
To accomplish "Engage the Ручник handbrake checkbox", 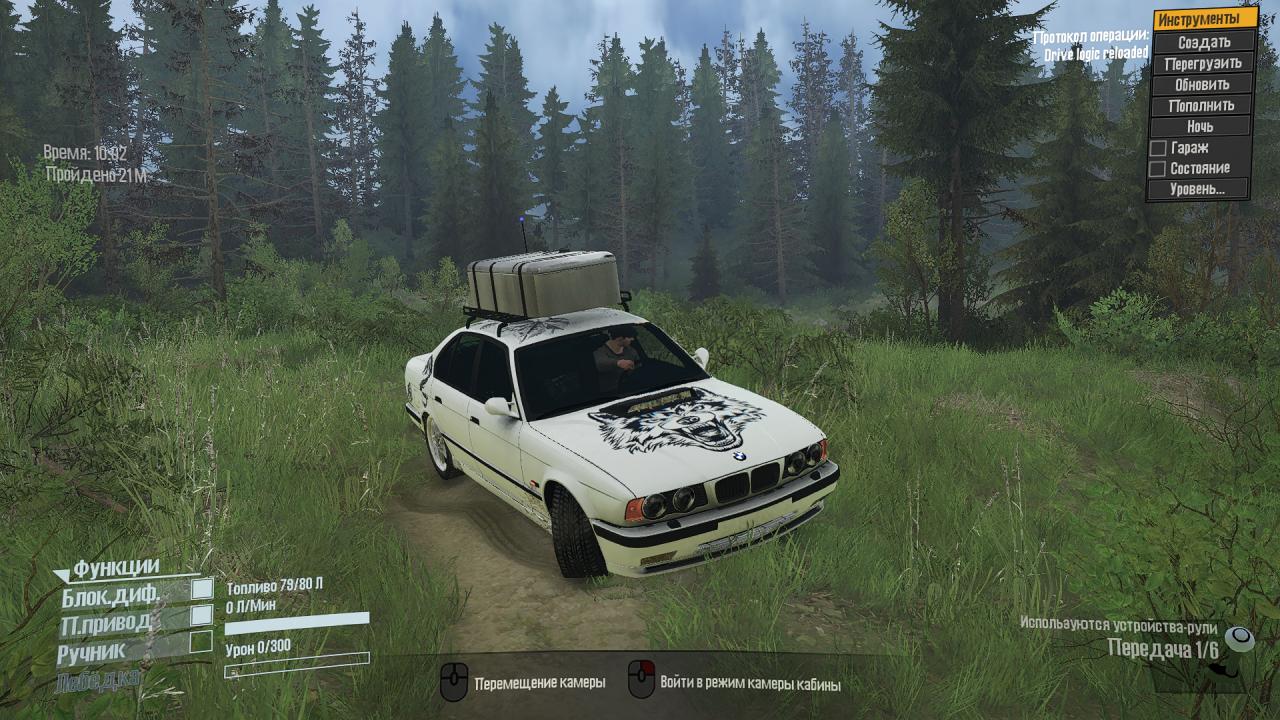I will point(201,641).
